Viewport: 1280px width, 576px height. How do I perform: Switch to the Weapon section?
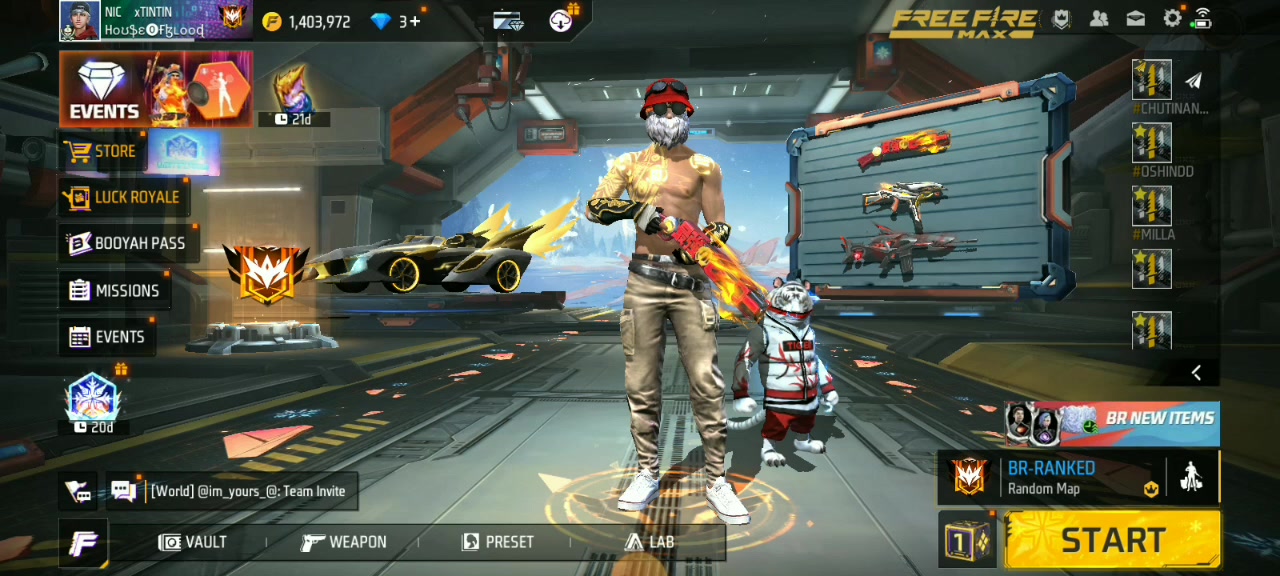[344, 542]
